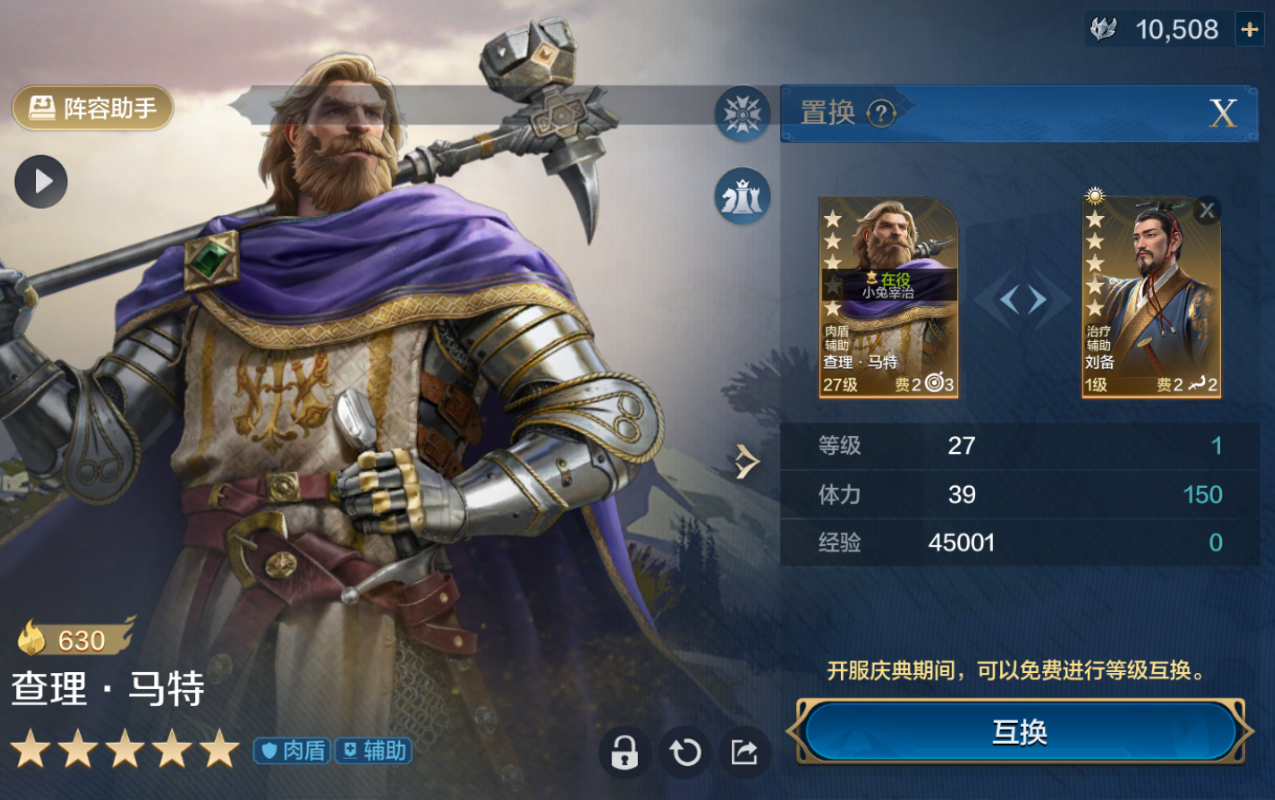Click the 肉盾 tank role tag
This screenshot has height=800, width=1275.
pos(292,750)
